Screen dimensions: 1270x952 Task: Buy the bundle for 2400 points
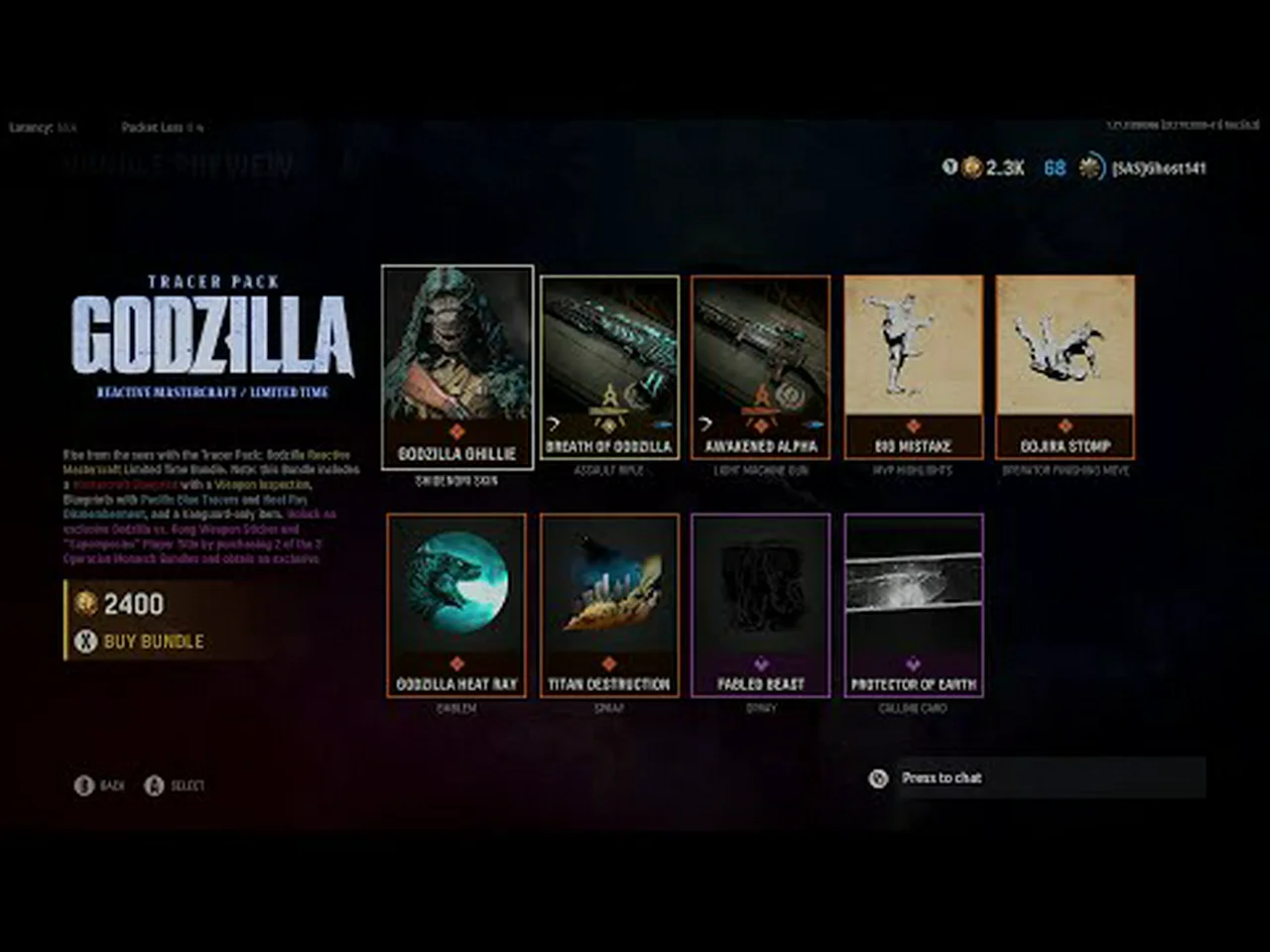coord(153,642)
